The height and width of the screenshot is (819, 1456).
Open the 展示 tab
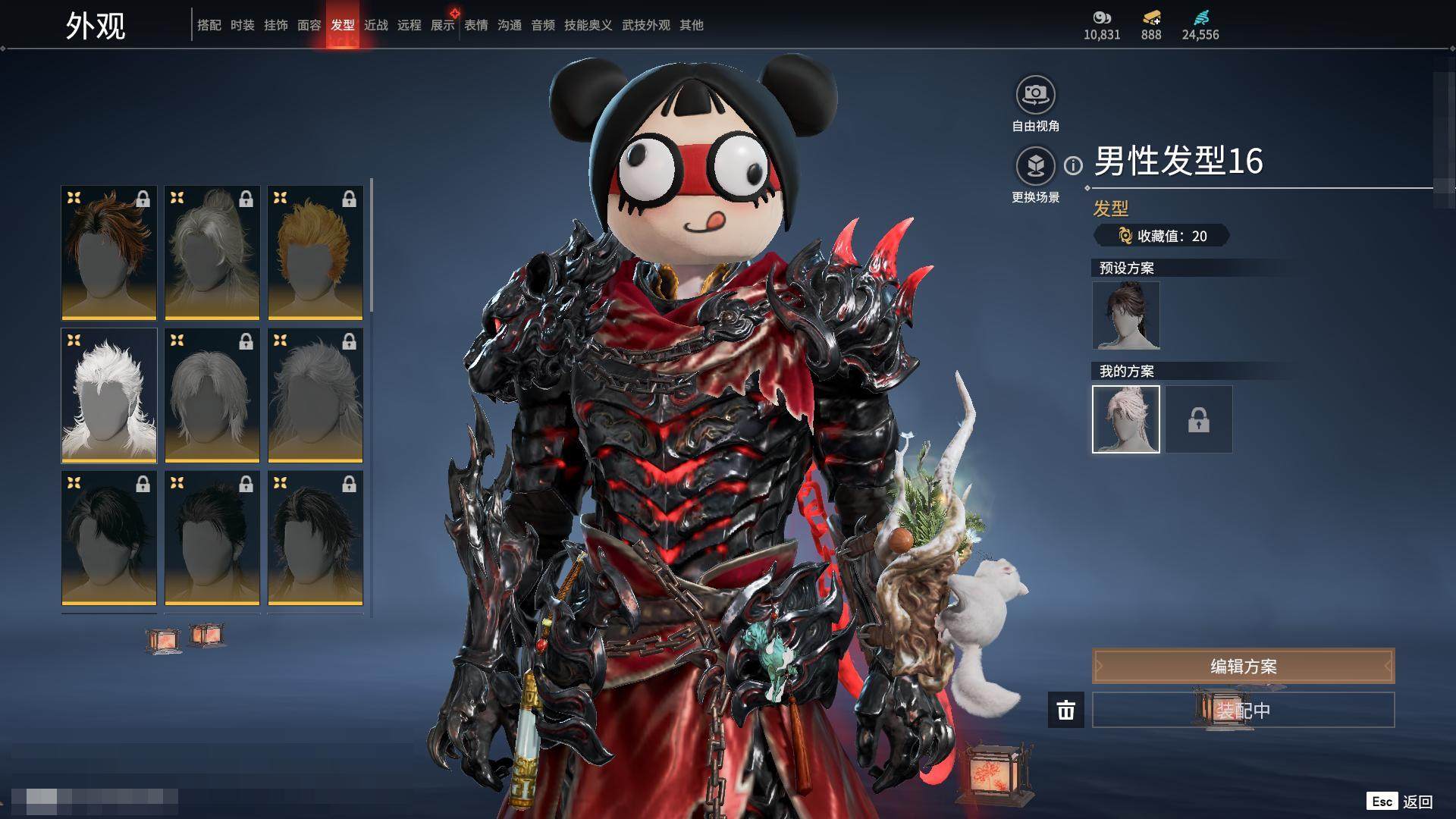(443, 25)
